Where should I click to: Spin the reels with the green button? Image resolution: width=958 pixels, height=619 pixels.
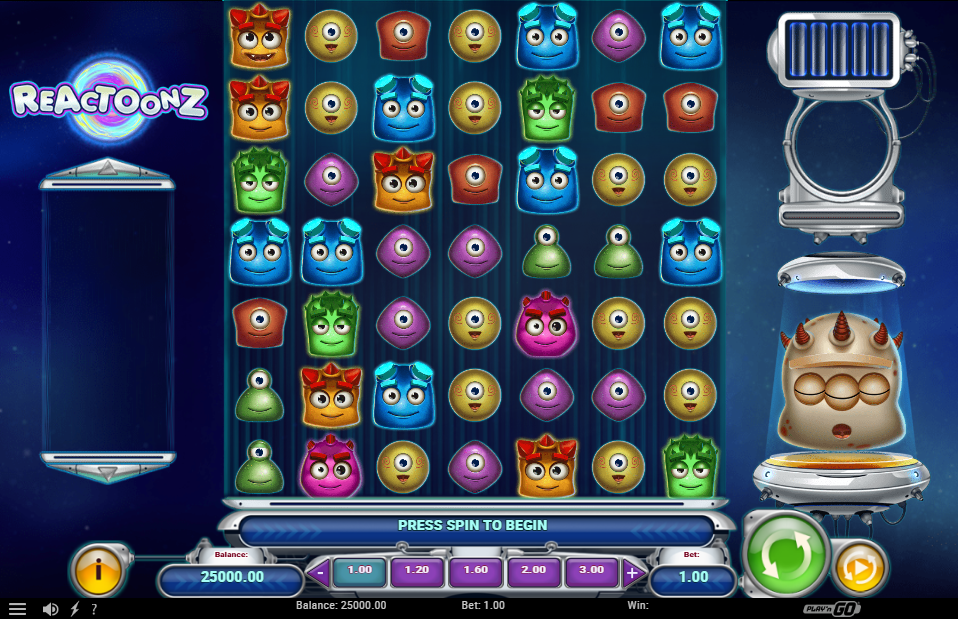pyautogui.click(x=787, y=553)
